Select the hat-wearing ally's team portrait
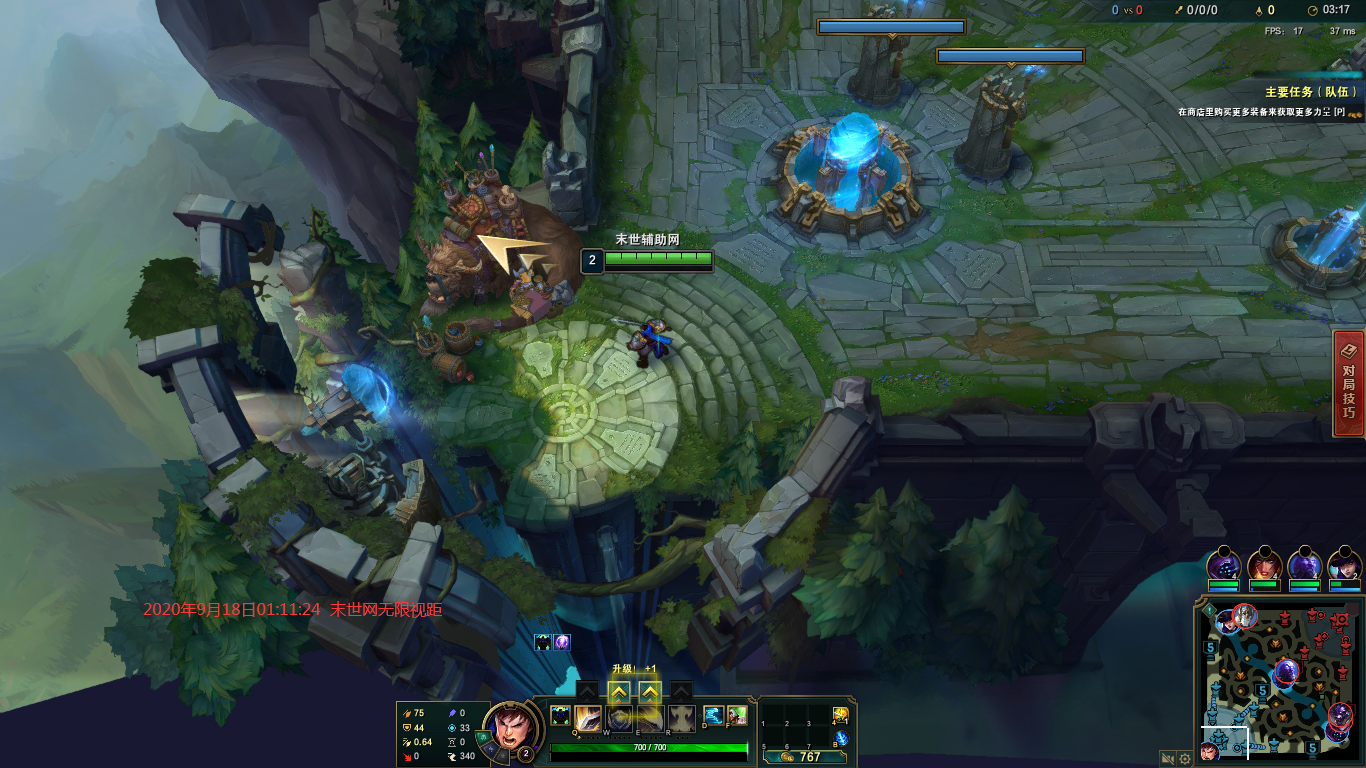This screenshot has width=1366, height=768. point(1344,564)
